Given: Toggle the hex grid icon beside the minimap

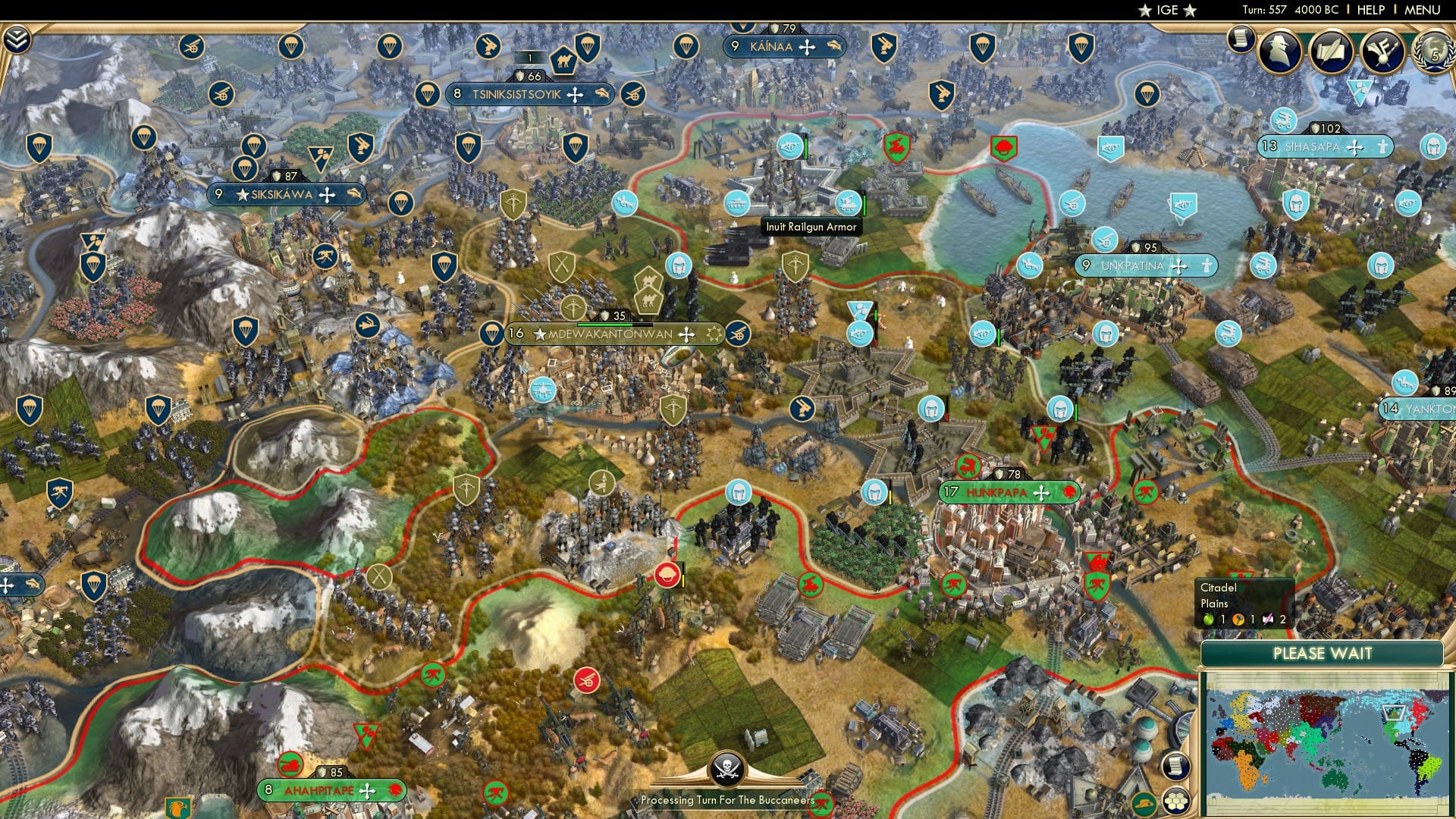Looking at the screenshot, I should pyautogui.click(x=1175, y=800).
